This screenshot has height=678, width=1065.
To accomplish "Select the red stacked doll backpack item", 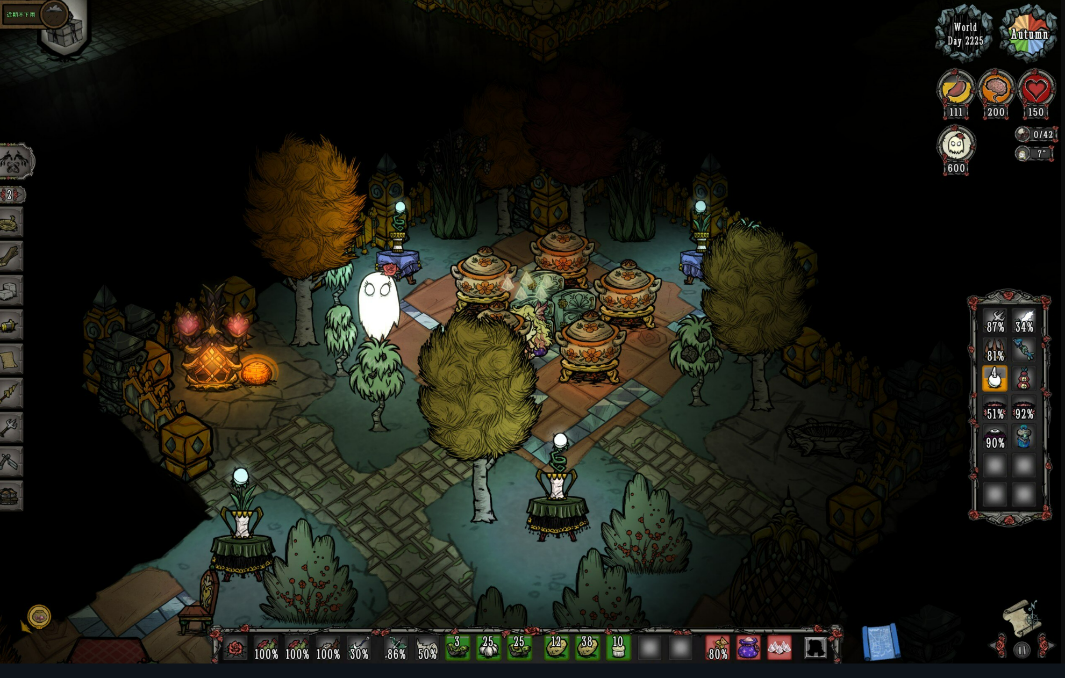I will [x=1024, y=379].
